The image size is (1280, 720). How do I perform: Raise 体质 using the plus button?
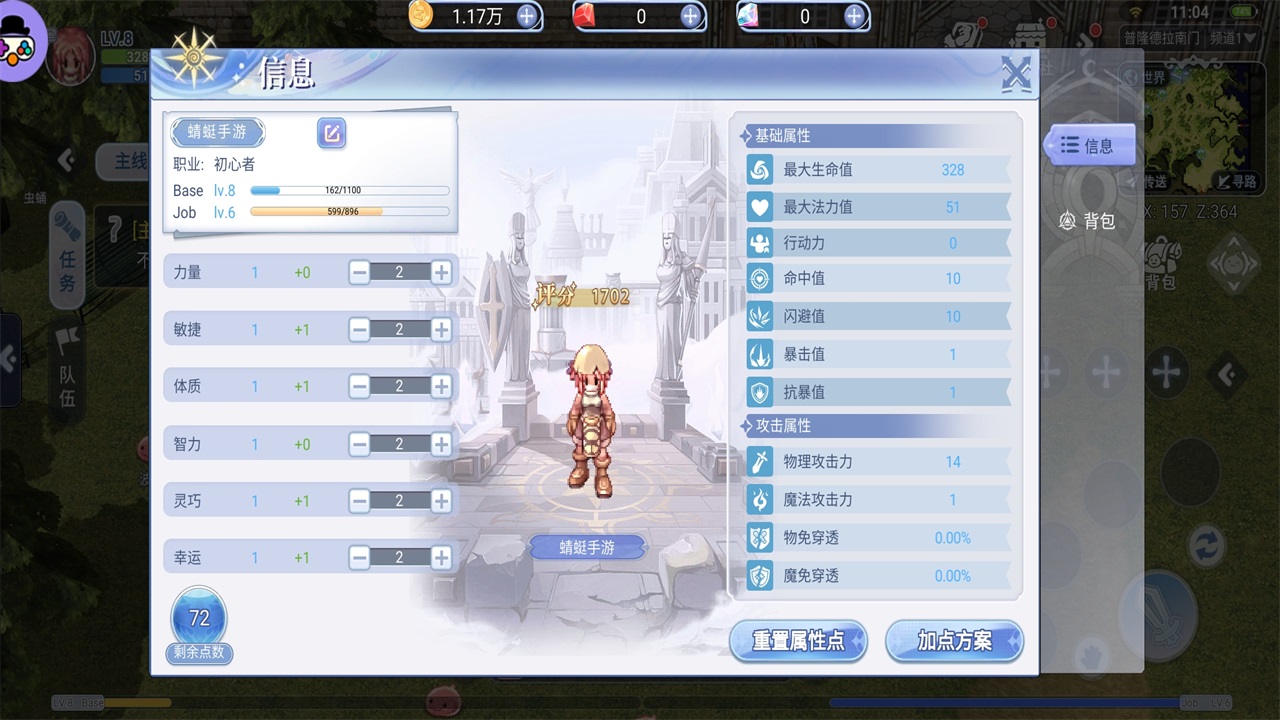441,386
